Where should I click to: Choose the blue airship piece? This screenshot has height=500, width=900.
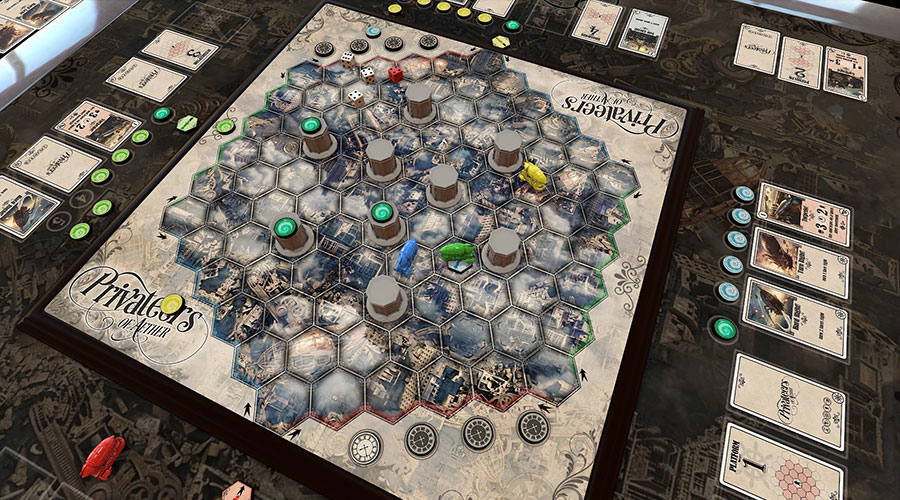point(406,256)
